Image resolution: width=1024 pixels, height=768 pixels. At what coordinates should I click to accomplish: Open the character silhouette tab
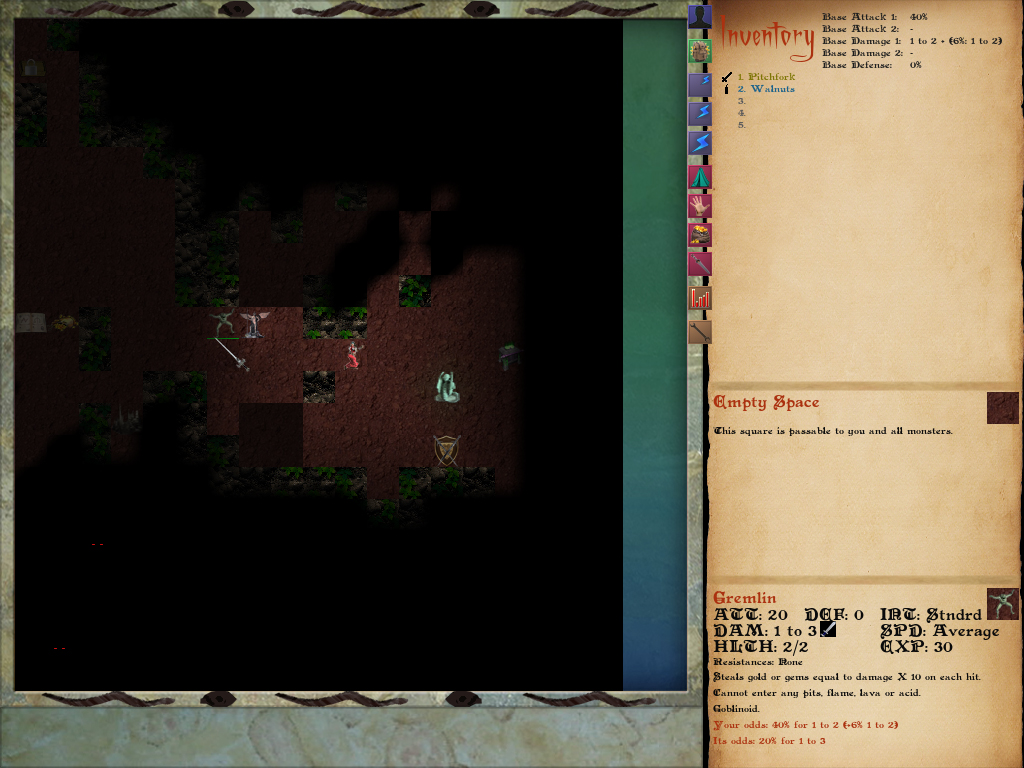700,18
